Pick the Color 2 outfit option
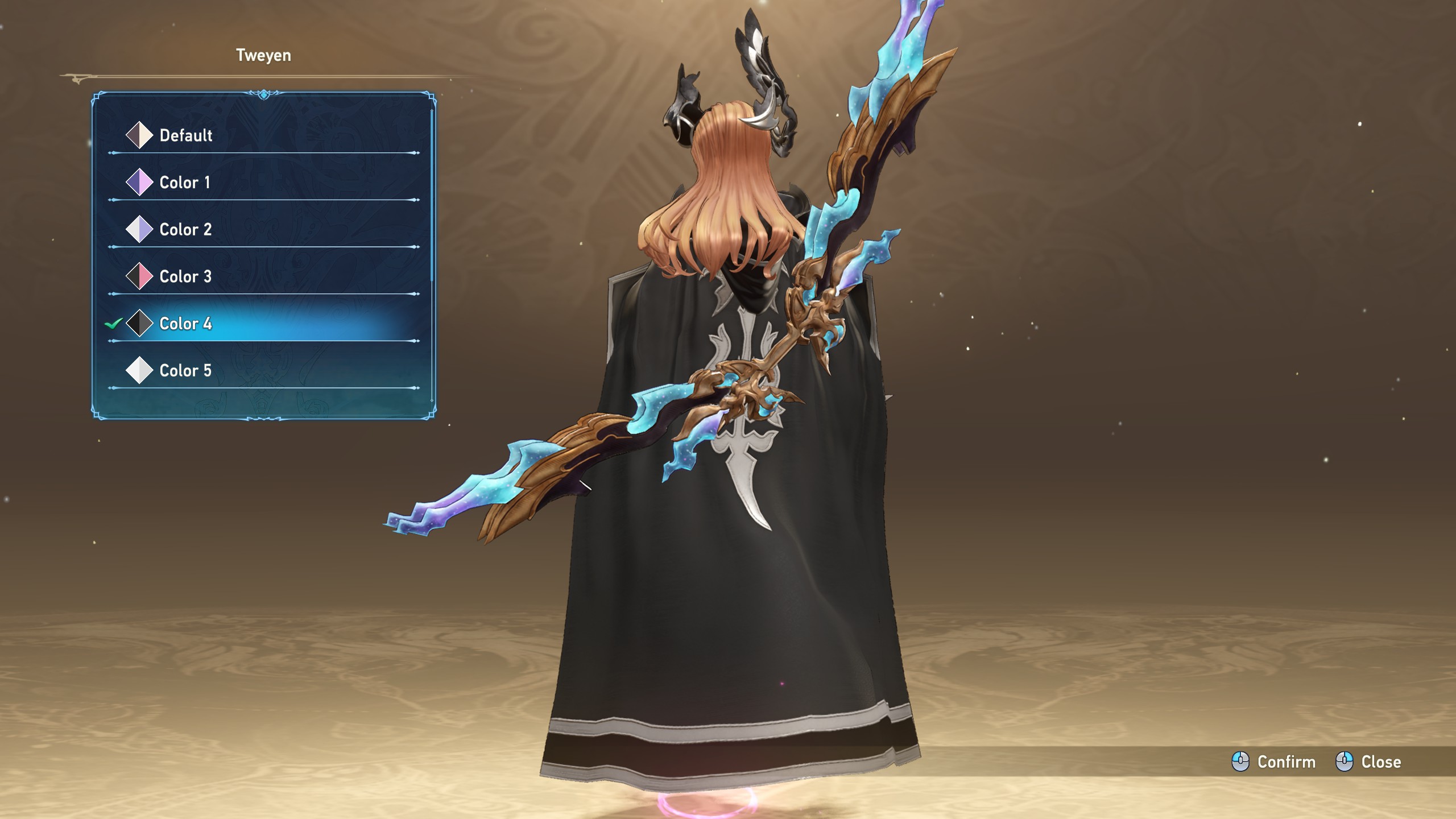This screenshot has width=1456, height=819. [185, 230]
